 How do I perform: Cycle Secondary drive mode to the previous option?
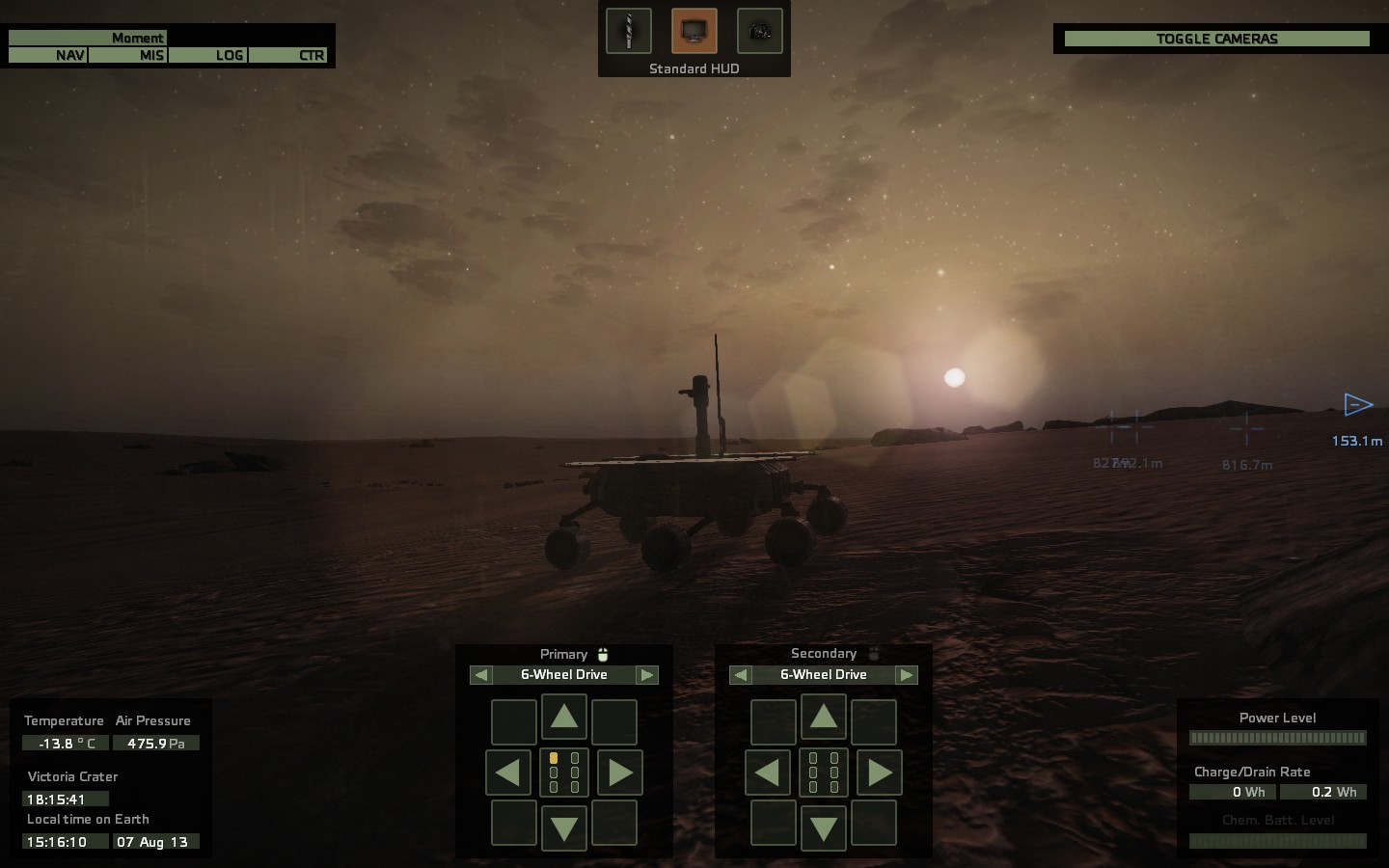[741, 675]
